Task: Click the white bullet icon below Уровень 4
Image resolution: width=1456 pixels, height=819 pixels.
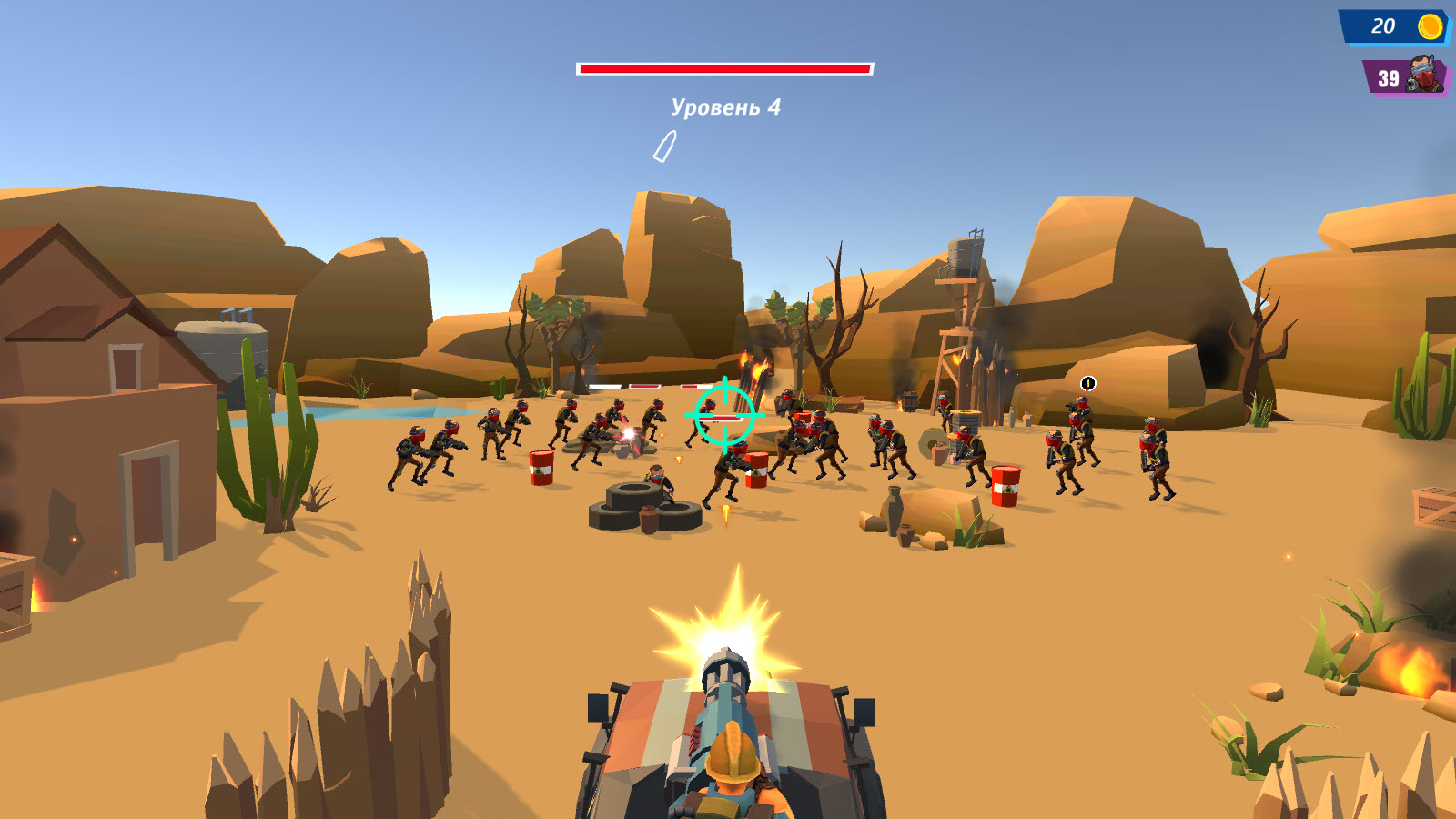Action: (664, 148)
